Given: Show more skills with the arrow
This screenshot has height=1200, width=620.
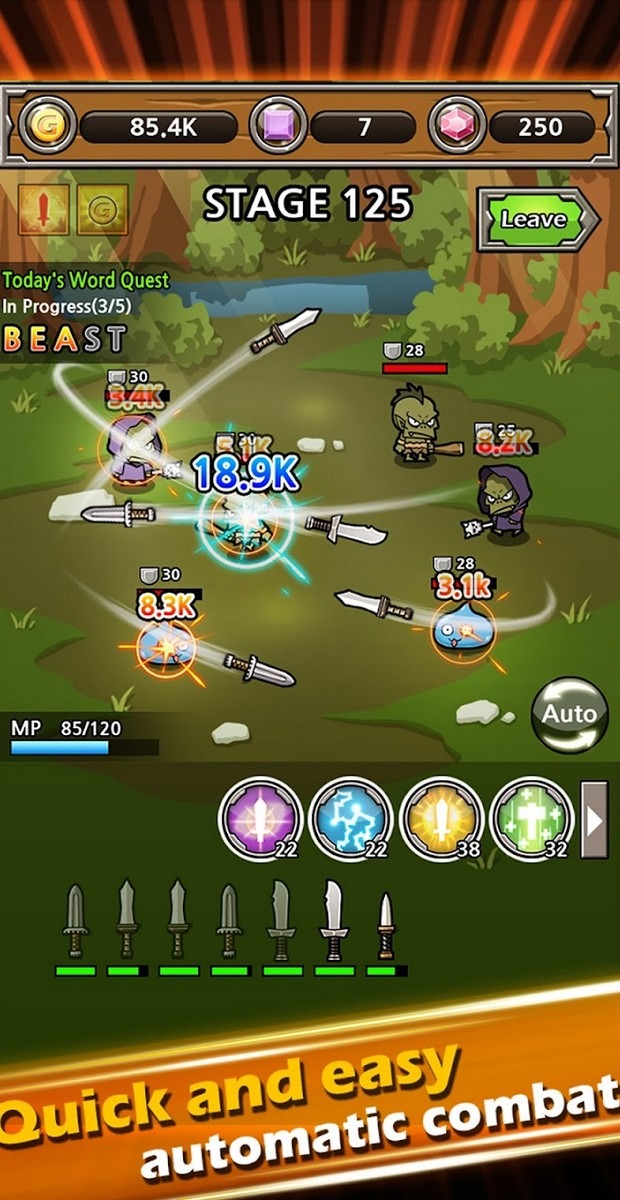Looking at the screenshot, I should [x=595, y=820].
